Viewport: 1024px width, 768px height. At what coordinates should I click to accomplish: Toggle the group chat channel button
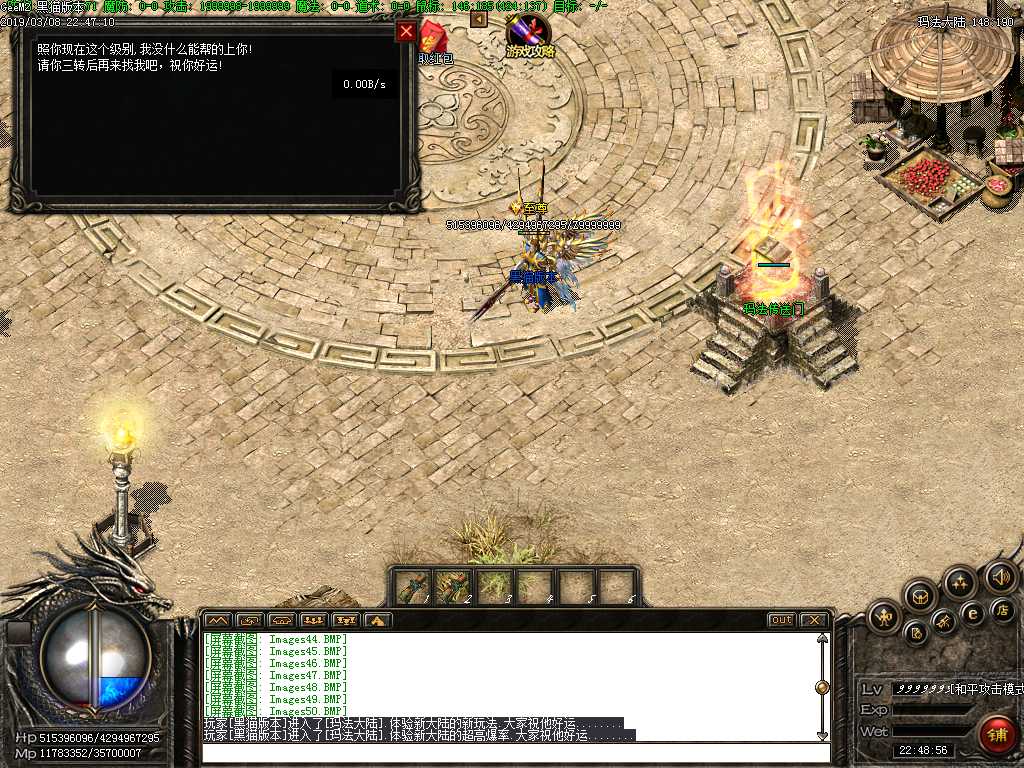314,620
